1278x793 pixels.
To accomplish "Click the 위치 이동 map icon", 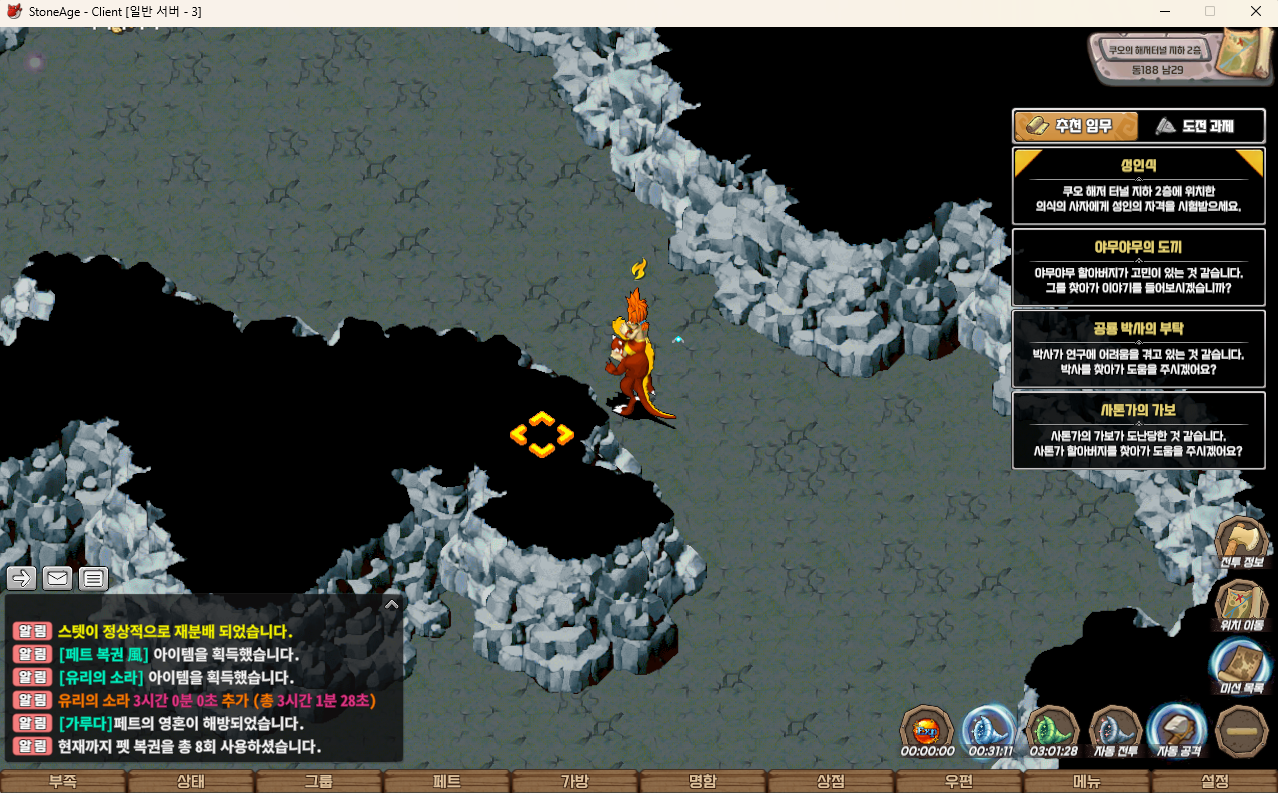I will coord(1242,605).
